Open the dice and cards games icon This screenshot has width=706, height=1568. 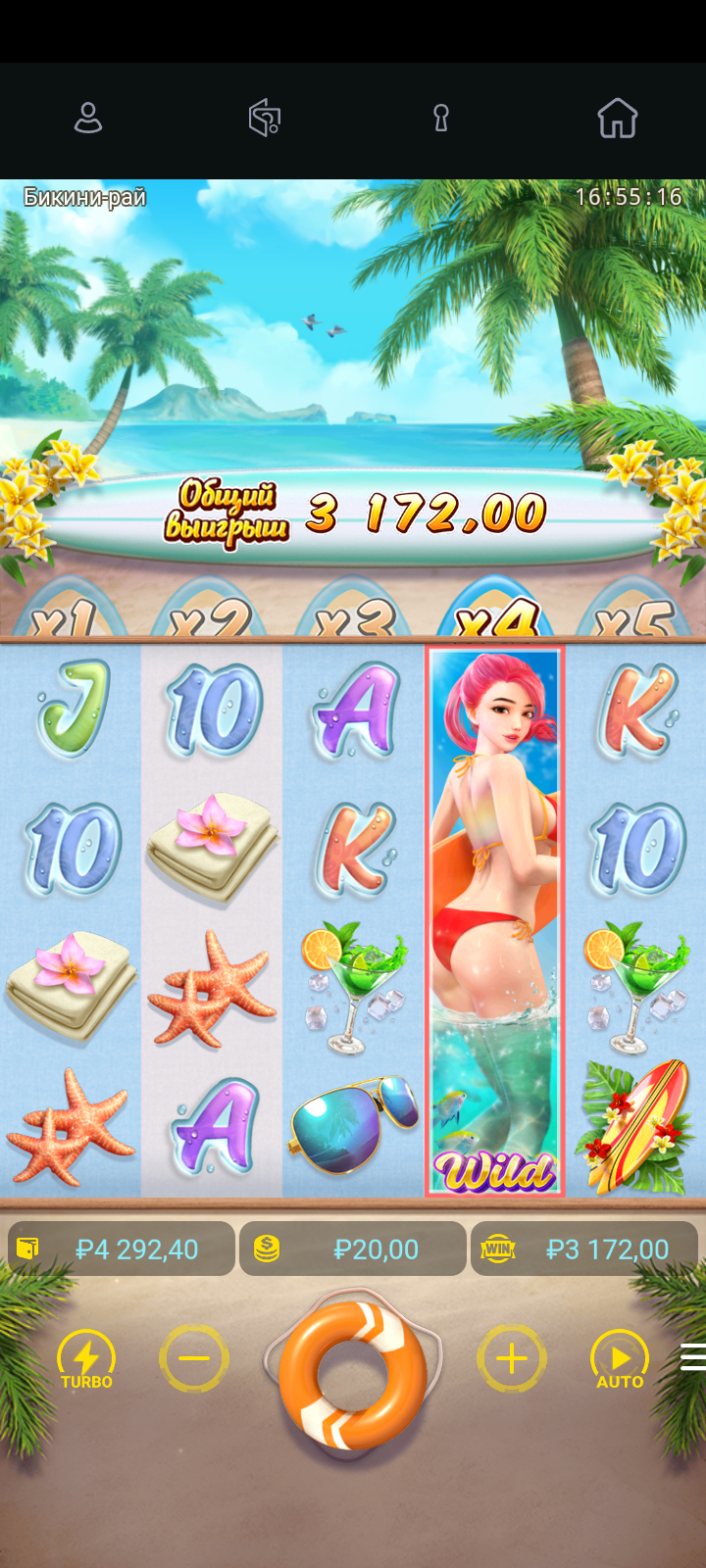click(x=265, y=119)
